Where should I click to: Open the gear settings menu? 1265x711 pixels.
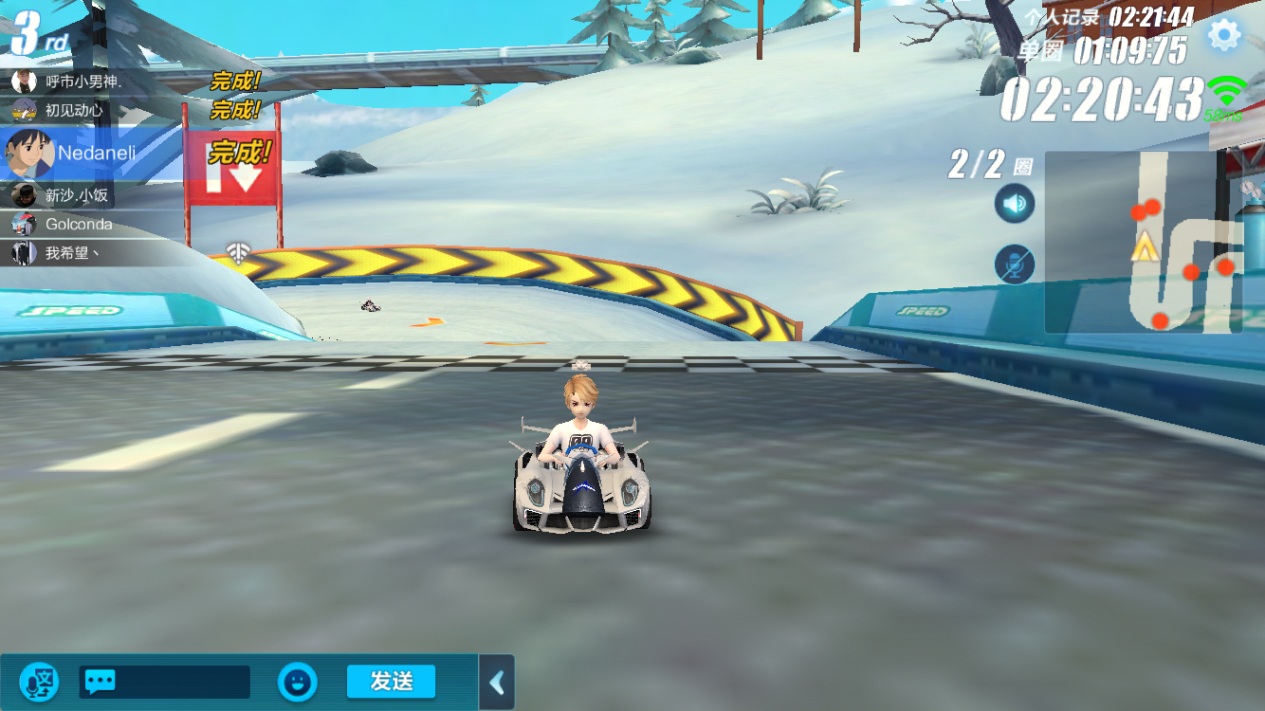1223,35
